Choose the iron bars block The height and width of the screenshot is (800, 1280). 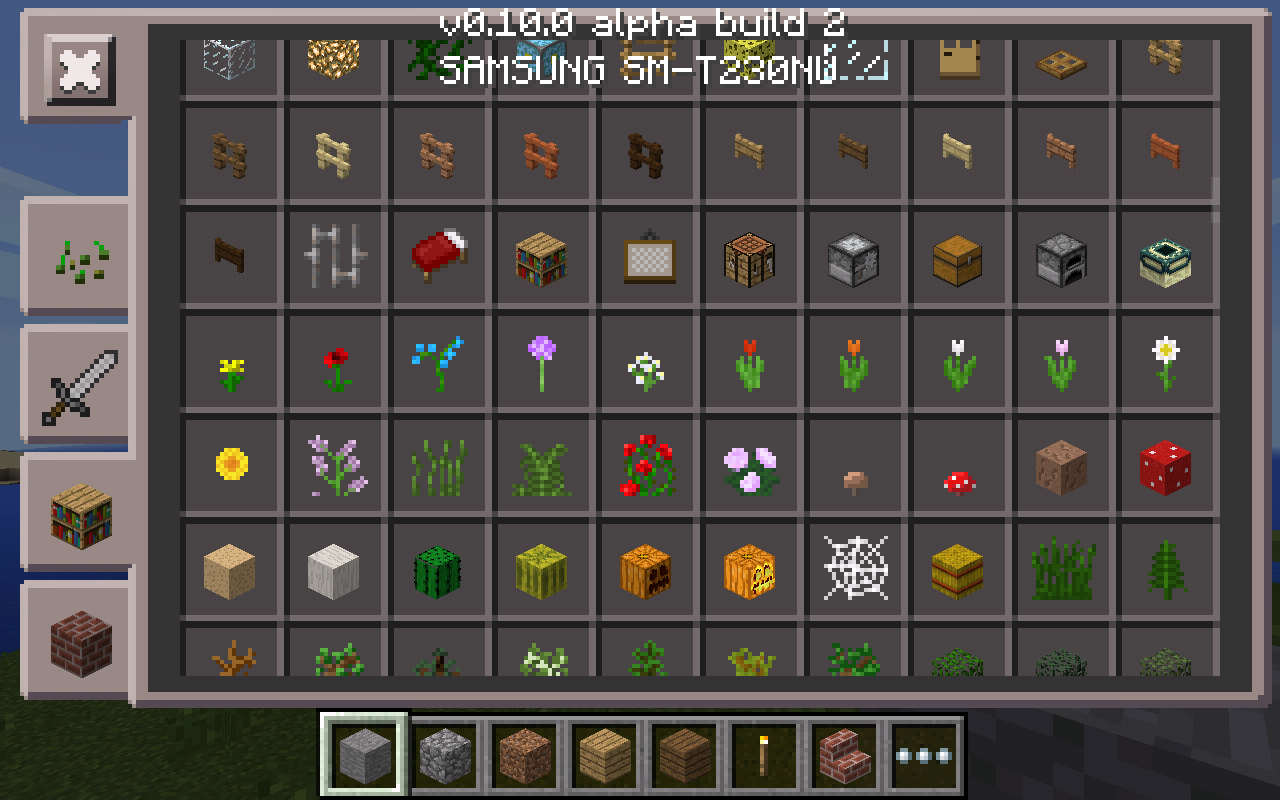click(x=335, y=258)
